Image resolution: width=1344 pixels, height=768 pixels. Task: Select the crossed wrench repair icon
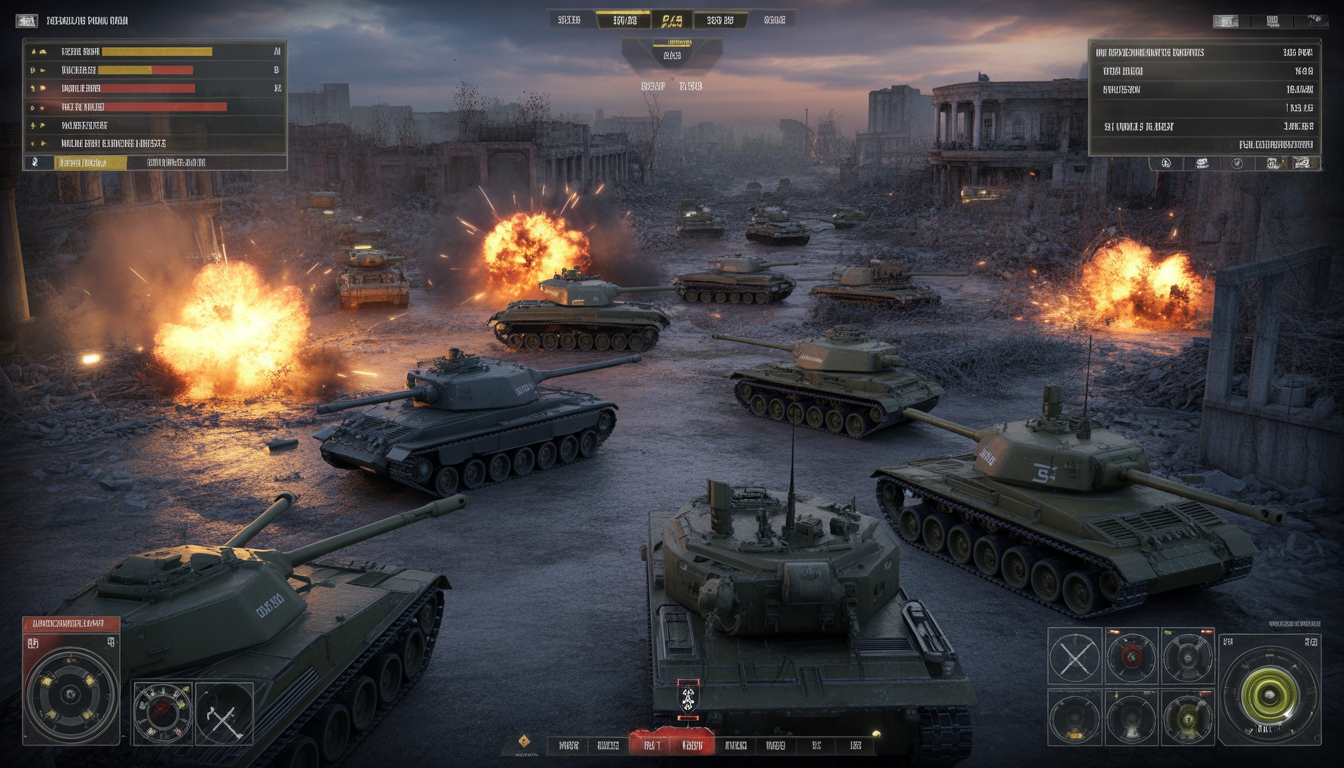pyautogui.click(x=223, y=714)
